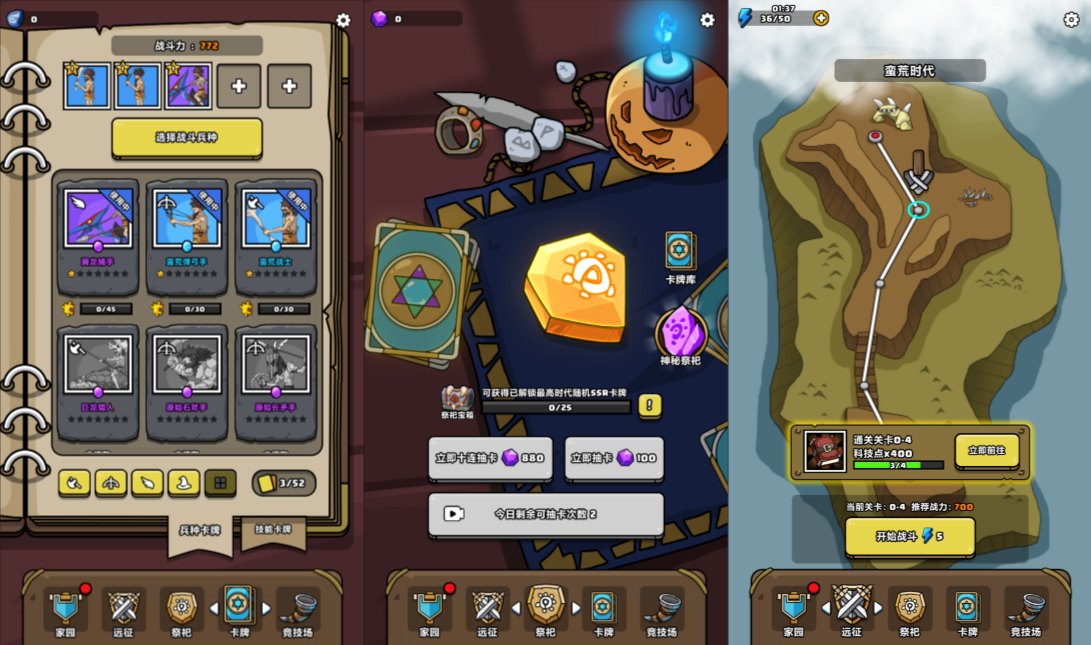Filter cards by the wizard hat type
The width and height of the screenshot is (1091, 645).
pyautogui.click(x=184, y=483)
